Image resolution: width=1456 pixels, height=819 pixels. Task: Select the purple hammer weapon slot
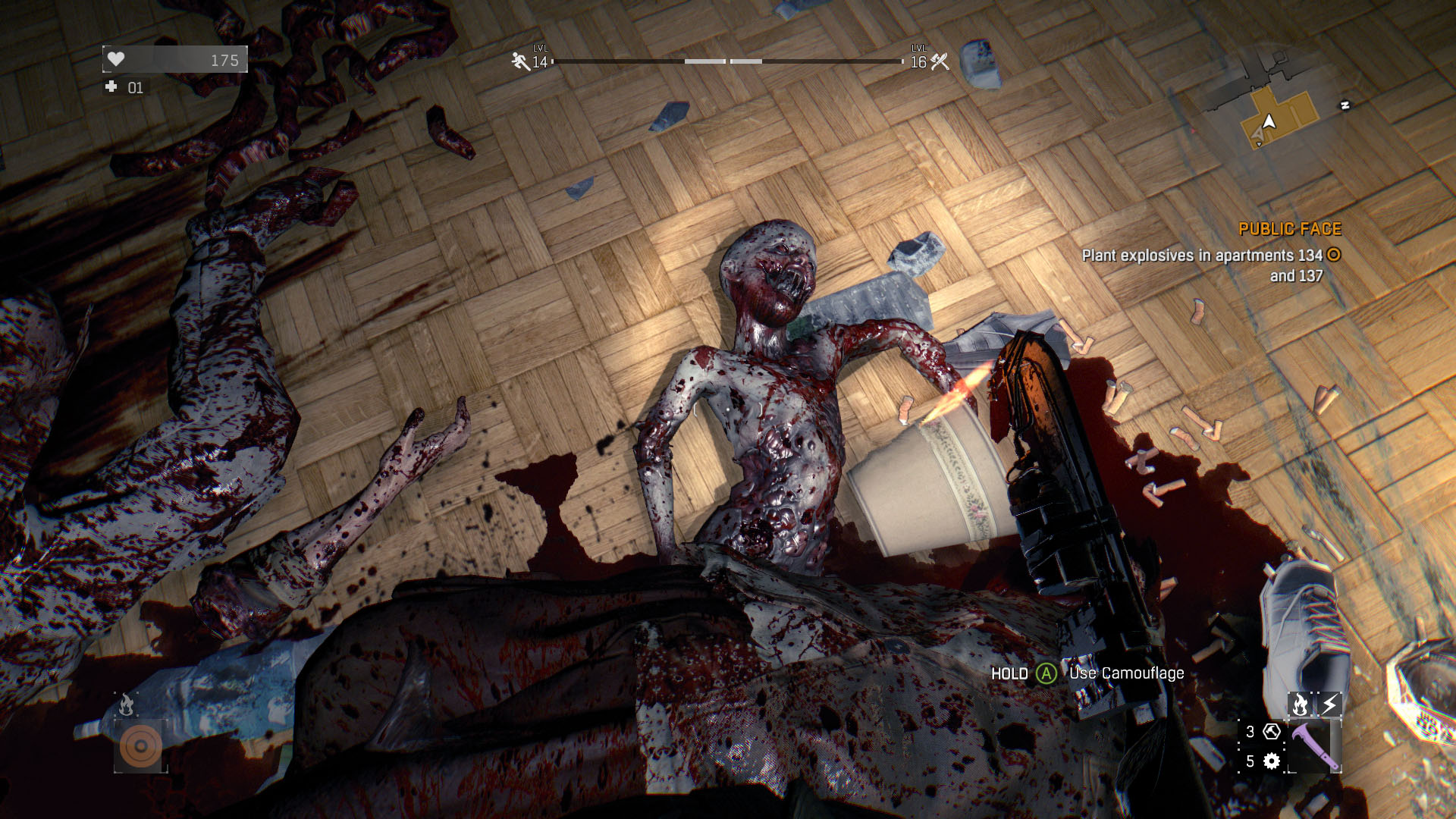pos(1315,745)
